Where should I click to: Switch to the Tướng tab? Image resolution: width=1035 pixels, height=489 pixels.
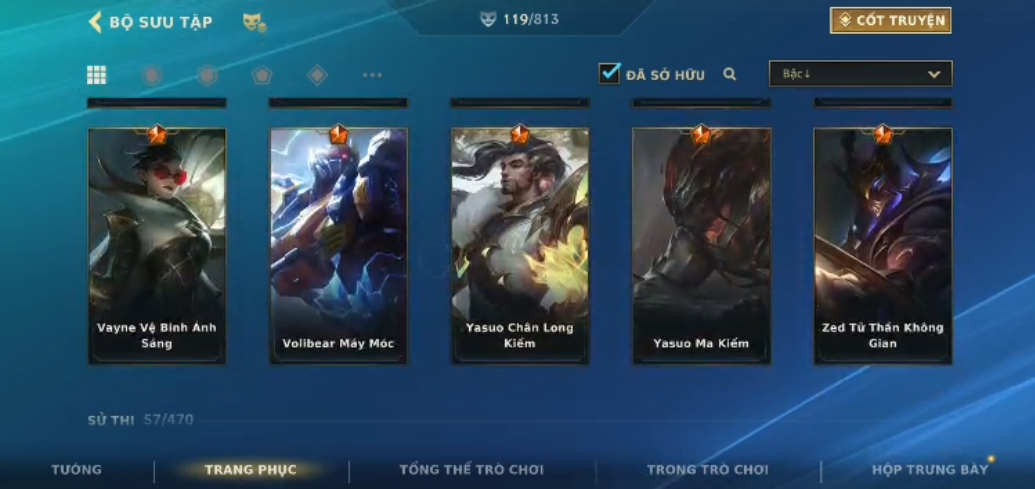point(77,470)
